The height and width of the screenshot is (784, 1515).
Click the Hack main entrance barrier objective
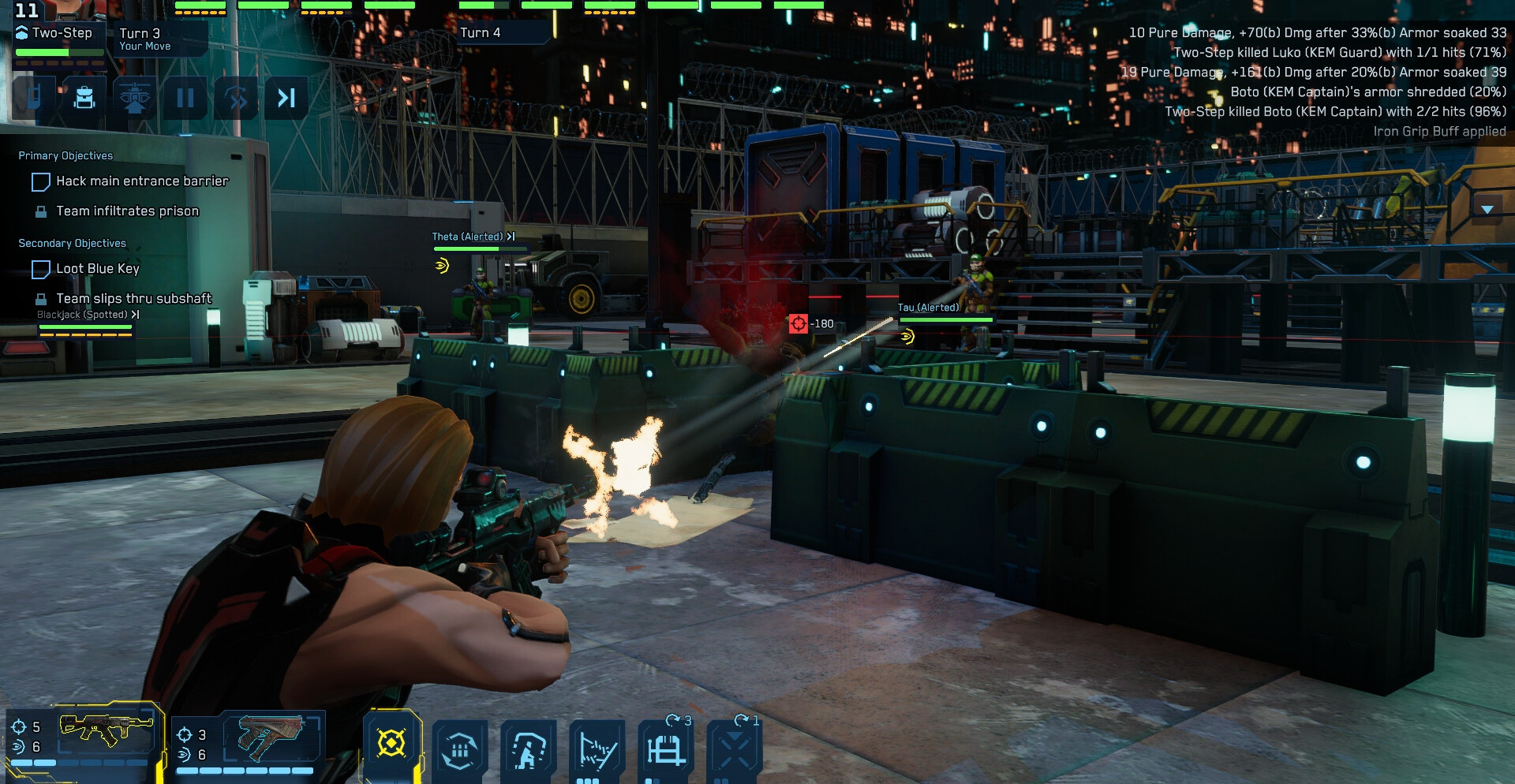[142, 181]
